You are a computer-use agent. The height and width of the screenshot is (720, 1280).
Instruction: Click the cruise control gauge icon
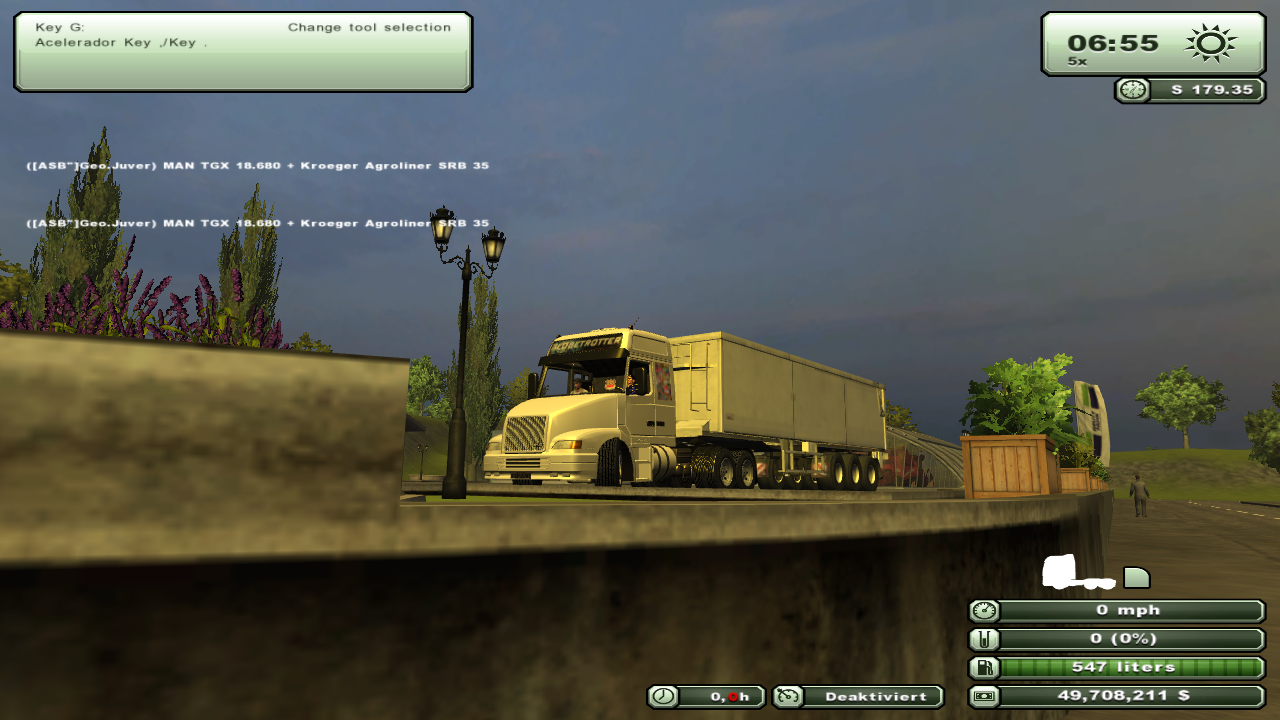(x=787, y=696)
